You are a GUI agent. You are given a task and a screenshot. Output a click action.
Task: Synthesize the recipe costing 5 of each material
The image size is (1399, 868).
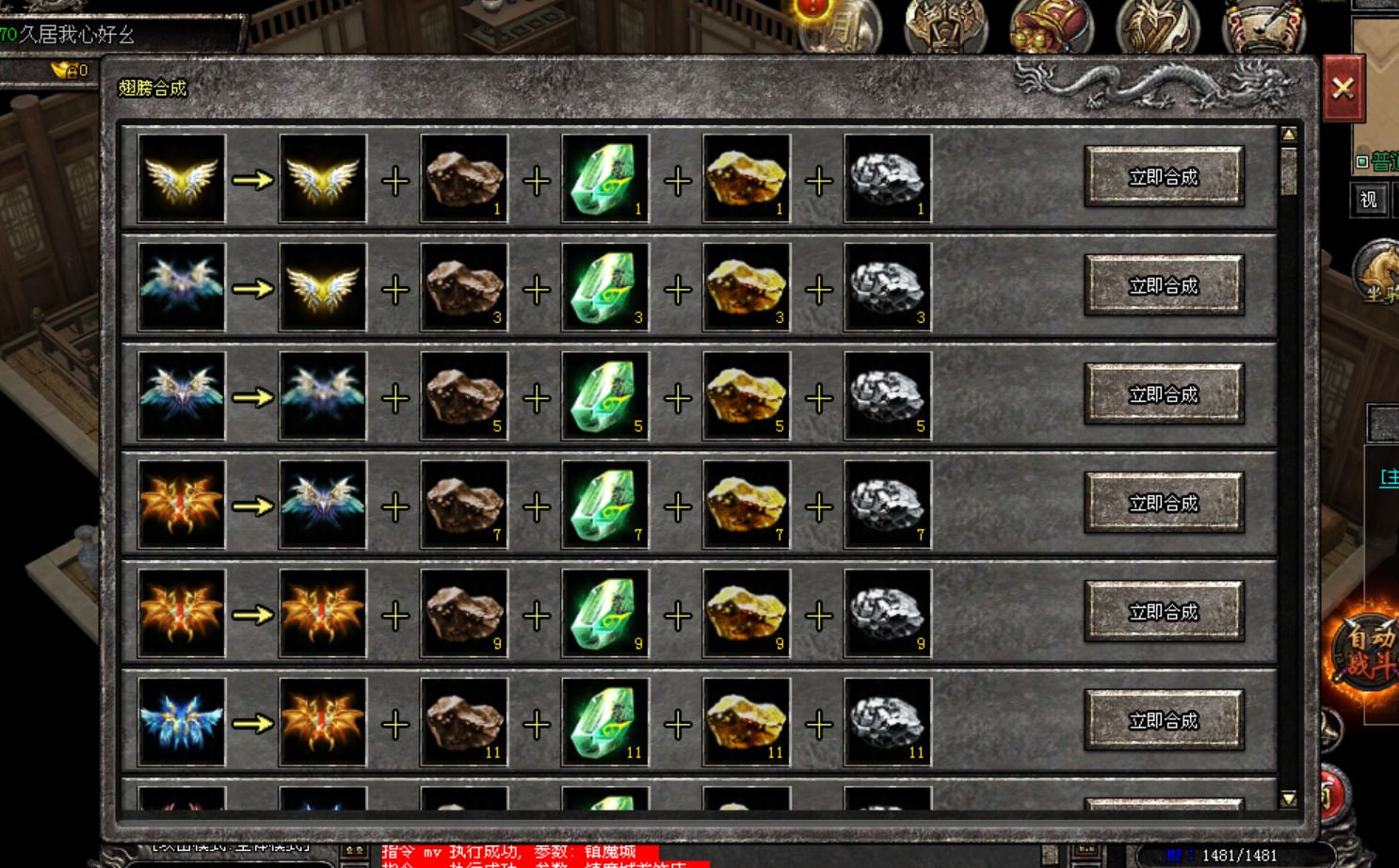point(1164,394)
